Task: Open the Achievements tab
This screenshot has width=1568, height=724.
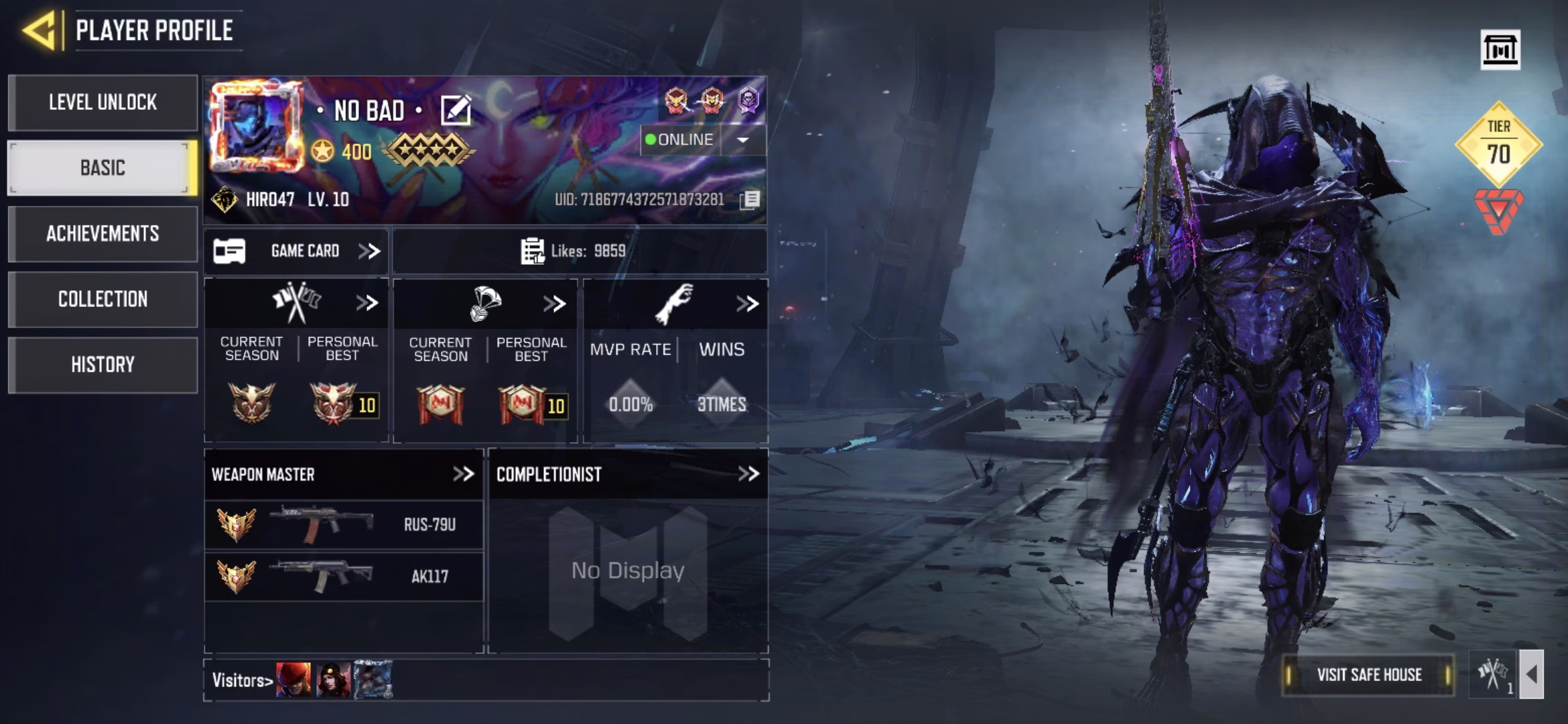Action: 103,233
